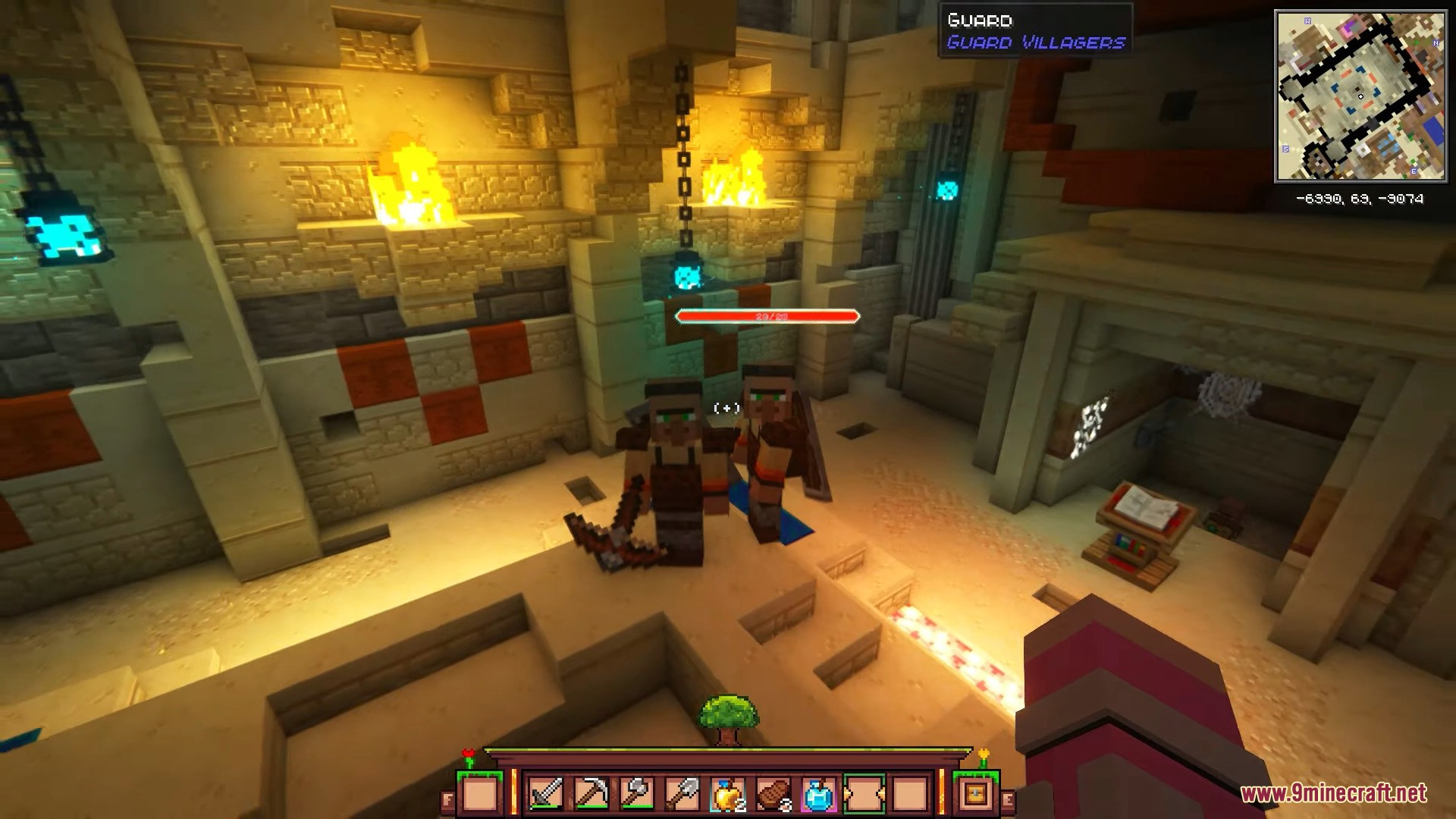Select the iron sword hotbar slot
Viewport: 1456px width, 819px height.
pyautogui.click(x=546, y=794)
